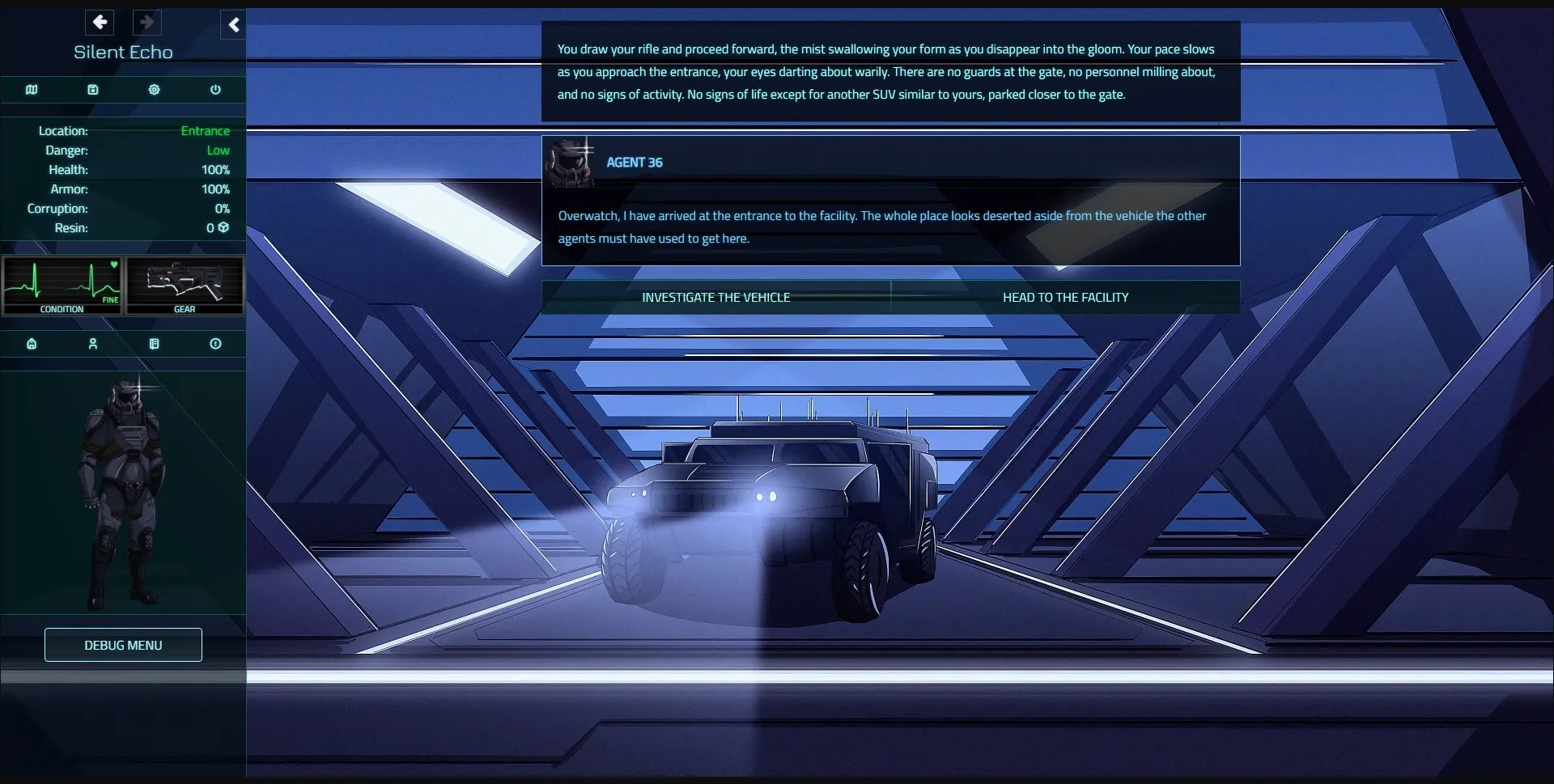Select the CONDITION monitor panel

click(x=62, y=286)
